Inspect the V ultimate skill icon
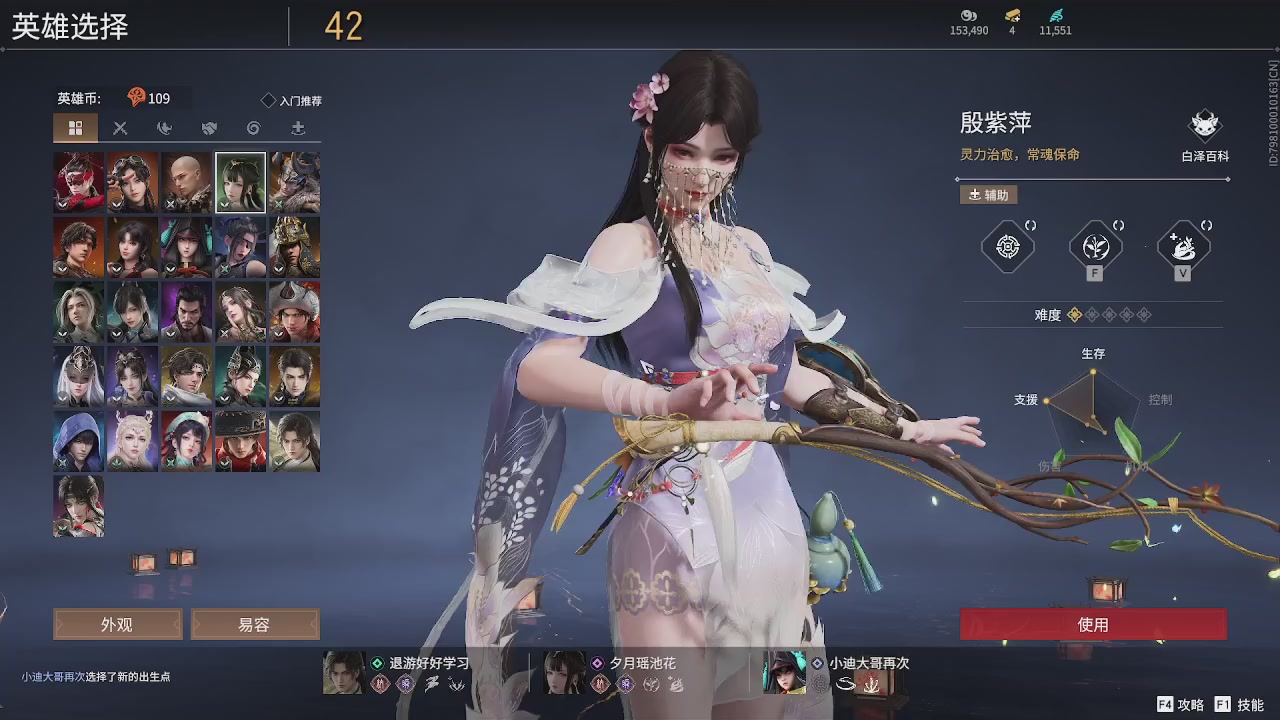The width and height of the screenshot is (1280, 720). click(x=1185, y=244)
